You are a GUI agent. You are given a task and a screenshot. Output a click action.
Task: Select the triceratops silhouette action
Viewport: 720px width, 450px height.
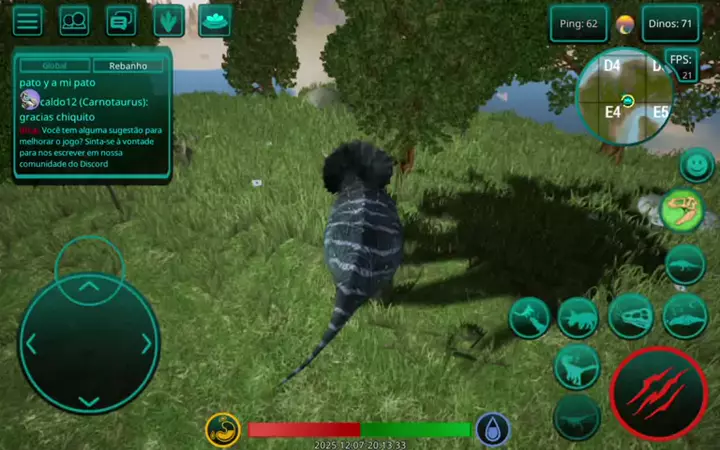tap(579, 318)
